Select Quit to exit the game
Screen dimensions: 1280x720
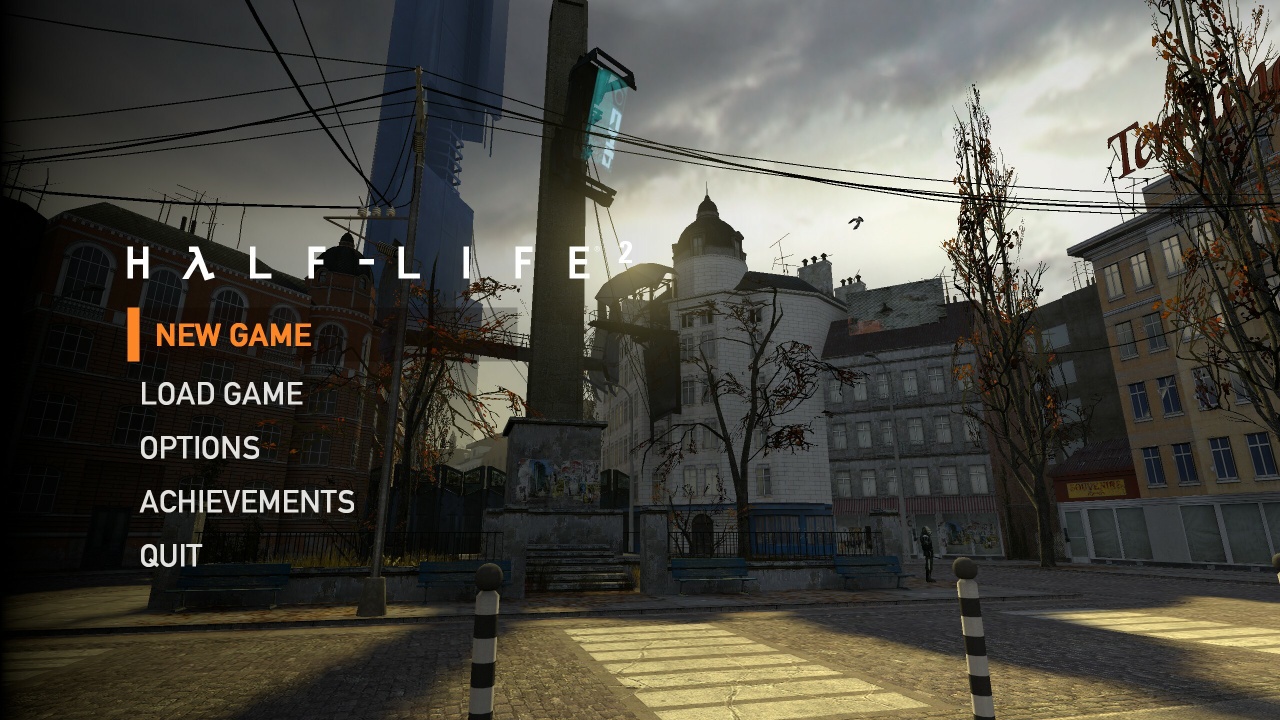(x=172, y=554)
